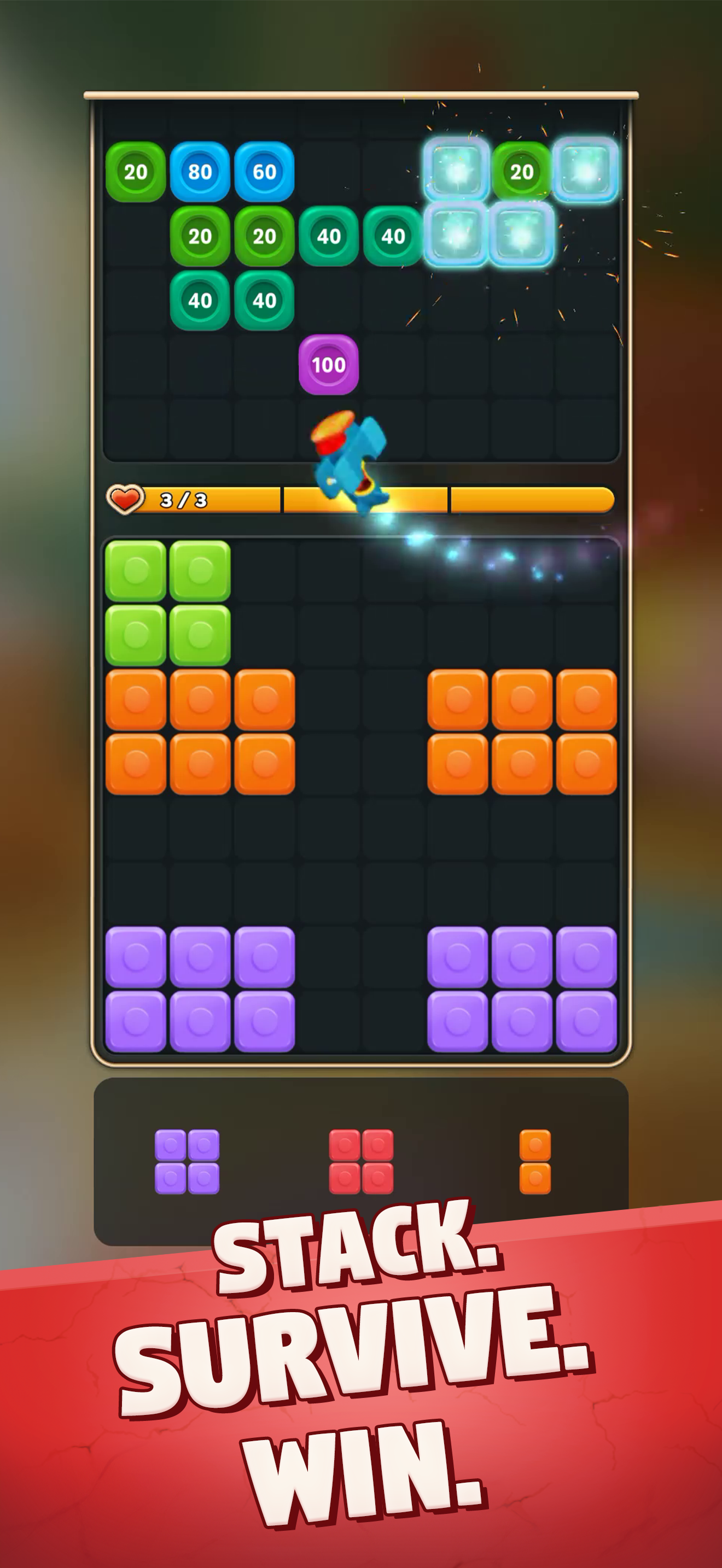
Task: Tap the green 20 brick beside the ice blocks
Action: [521, 172]
